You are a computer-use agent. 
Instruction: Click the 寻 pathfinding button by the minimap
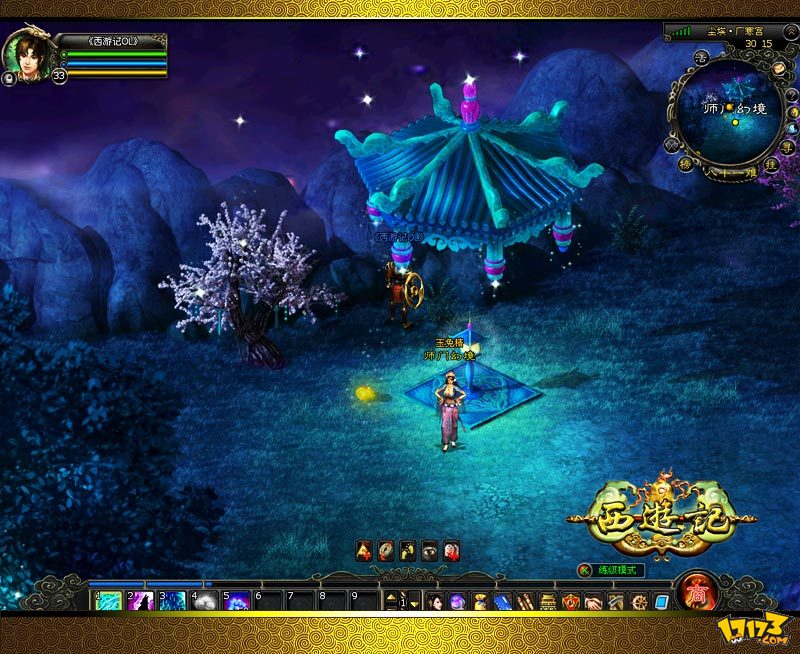click(x=788, y=147)
